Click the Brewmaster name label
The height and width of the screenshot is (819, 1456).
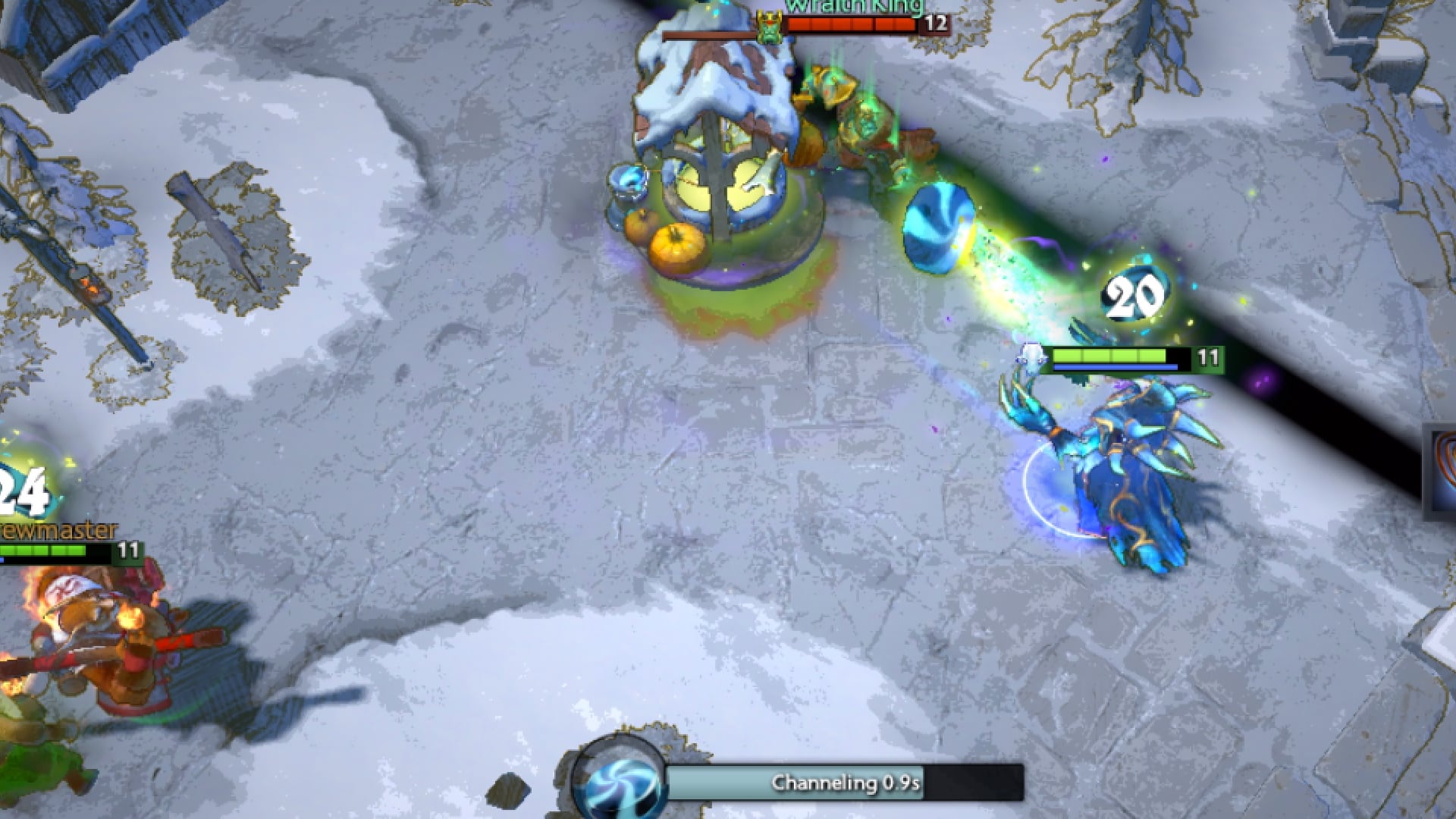pos(53,531)
